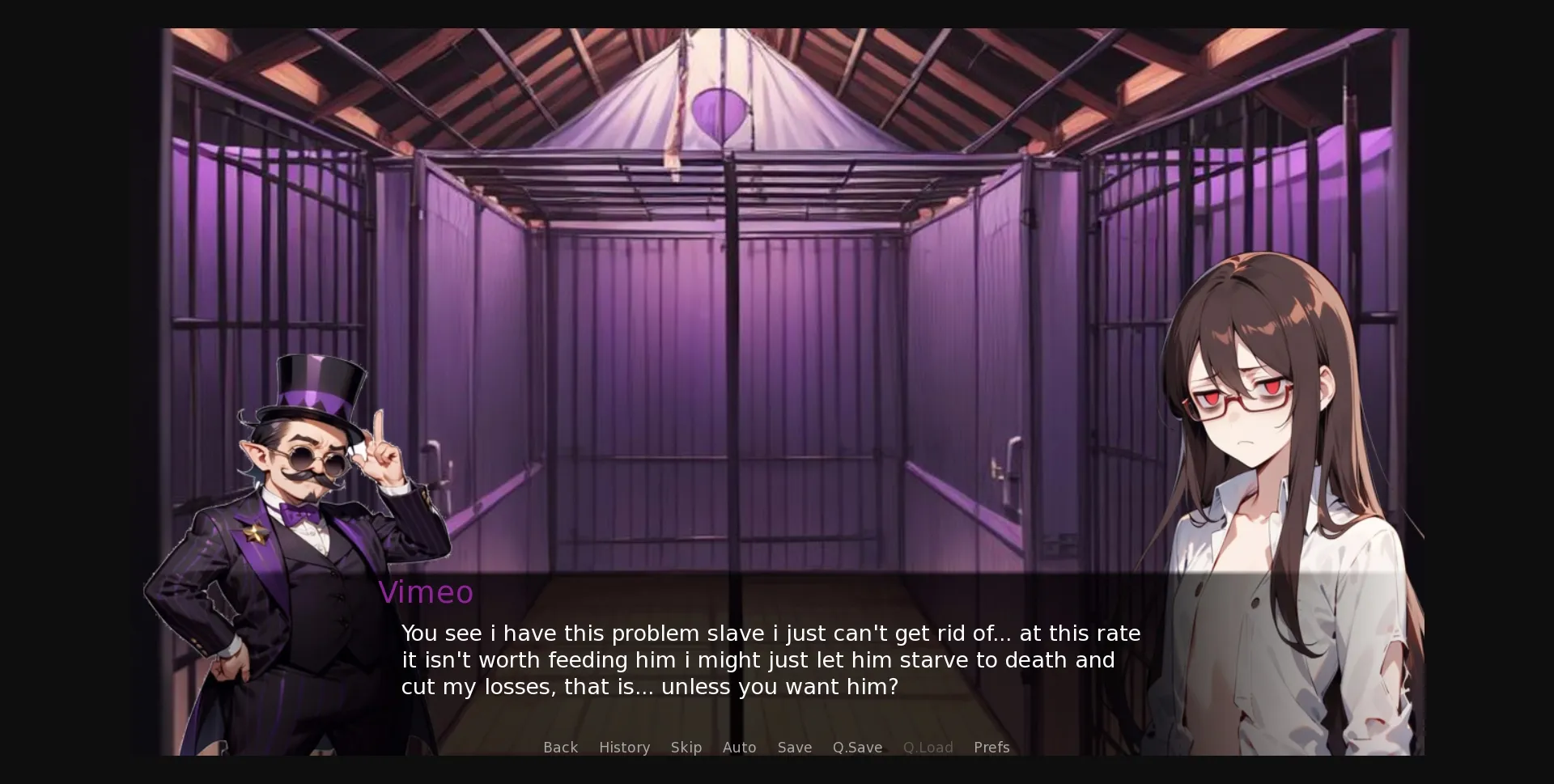Open the History screen
This screenshot has width=1554, height=784.
624,748
